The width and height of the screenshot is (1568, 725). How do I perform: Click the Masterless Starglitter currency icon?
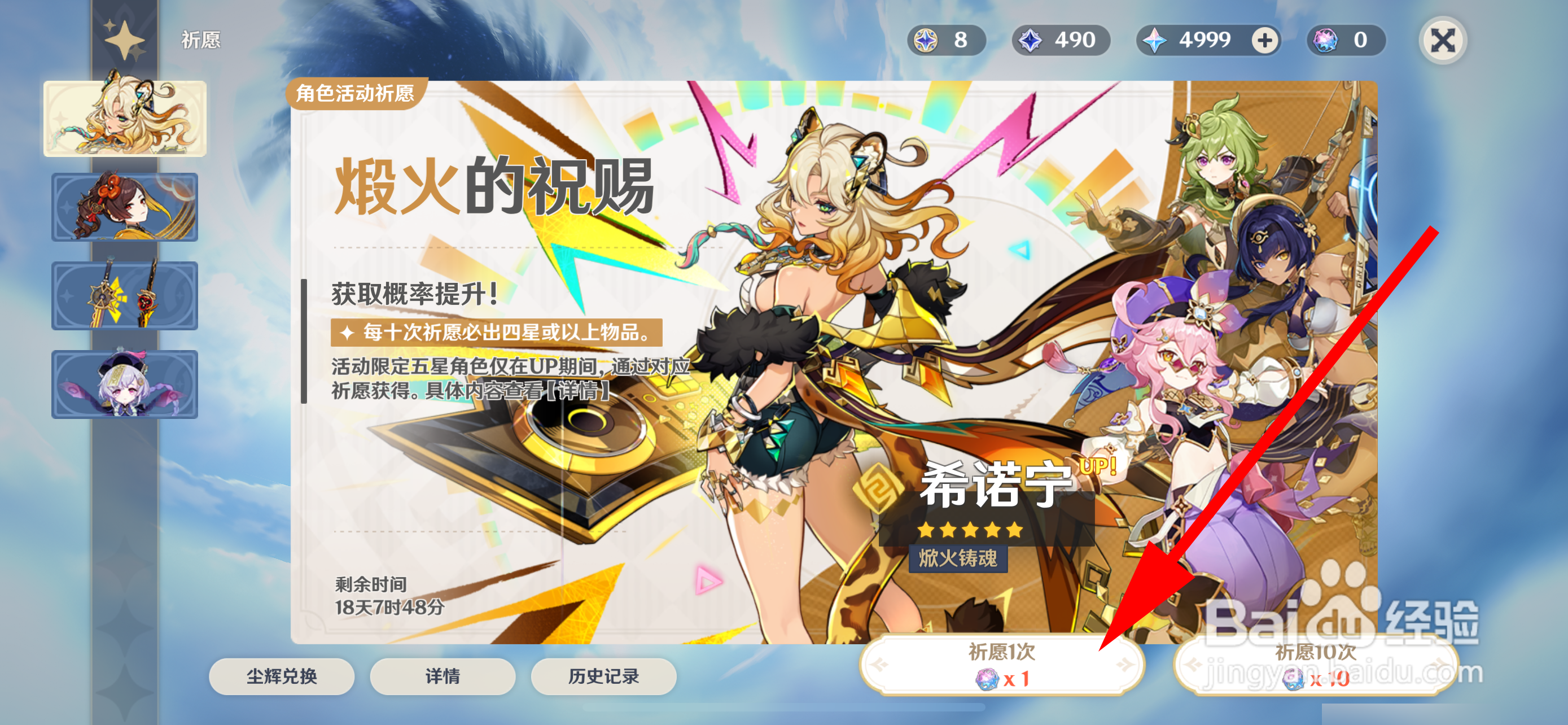click(925, 40)
